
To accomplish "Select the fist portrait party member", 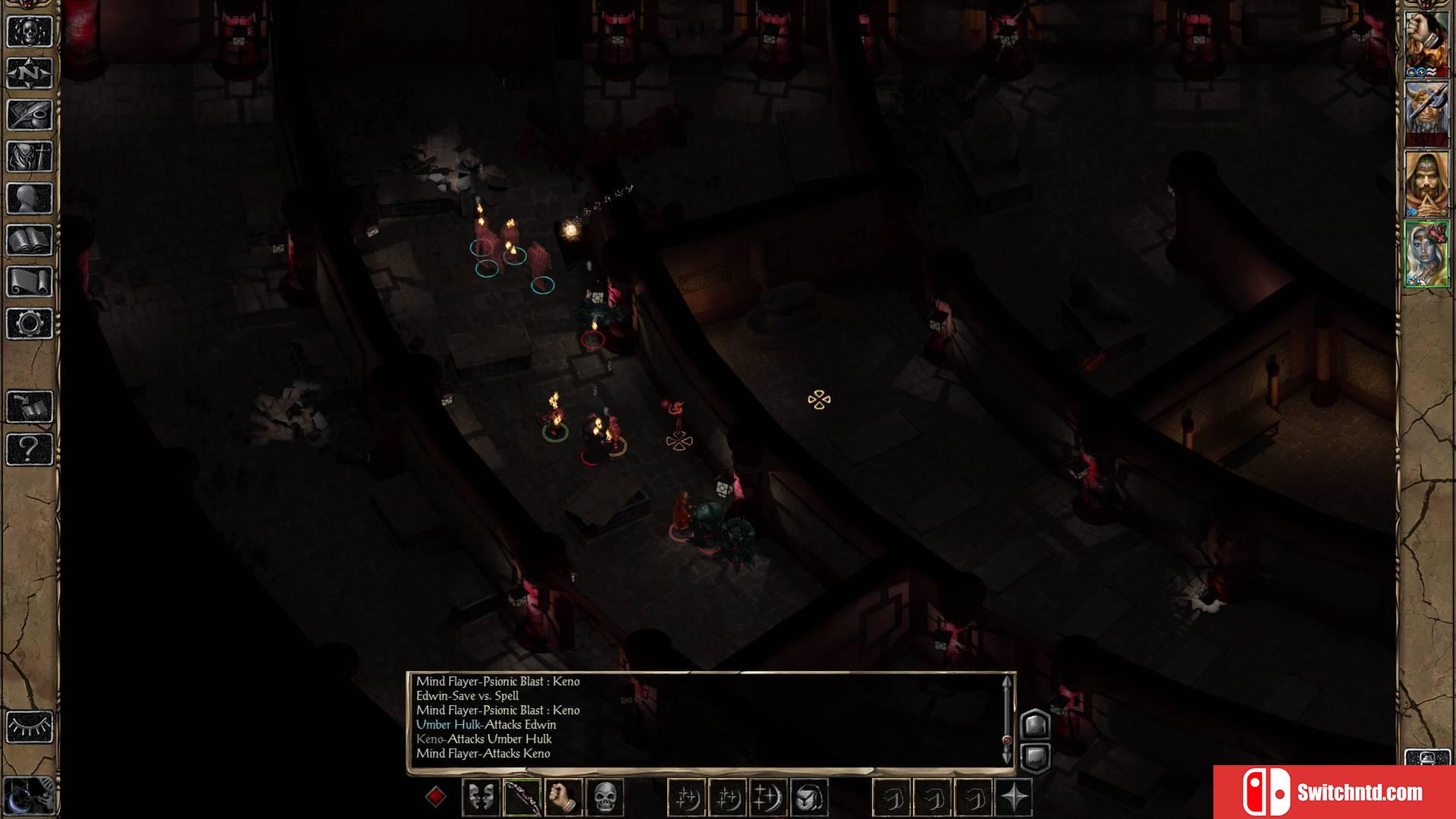I will (x=1426, y=42).
